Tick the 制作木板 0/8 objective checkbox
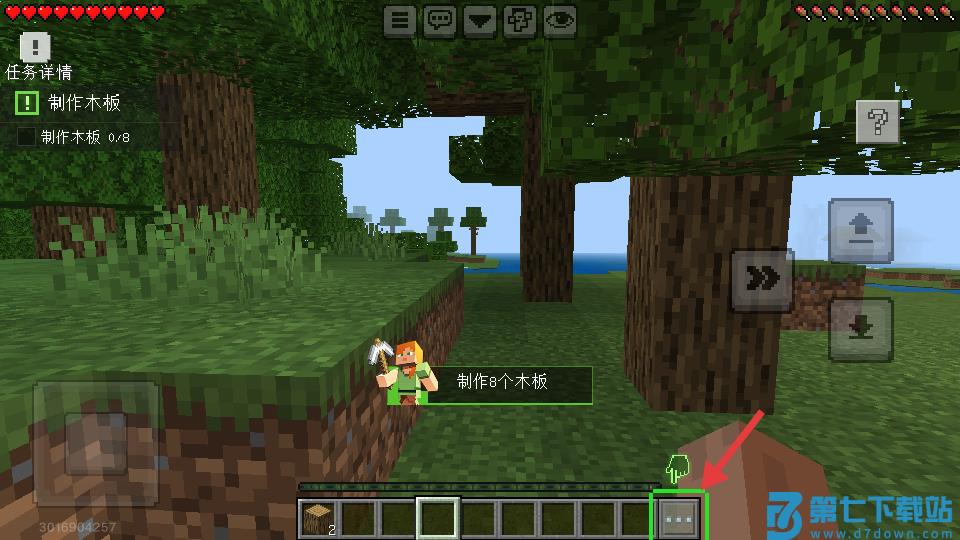 click(27, 137)
